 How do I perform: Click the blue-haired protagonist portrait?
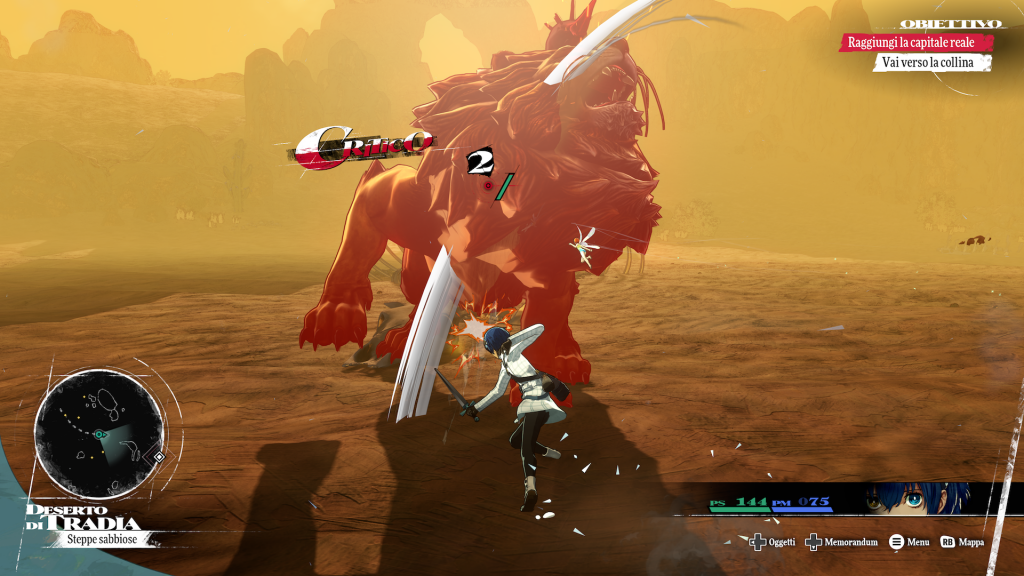click(915, 499)
